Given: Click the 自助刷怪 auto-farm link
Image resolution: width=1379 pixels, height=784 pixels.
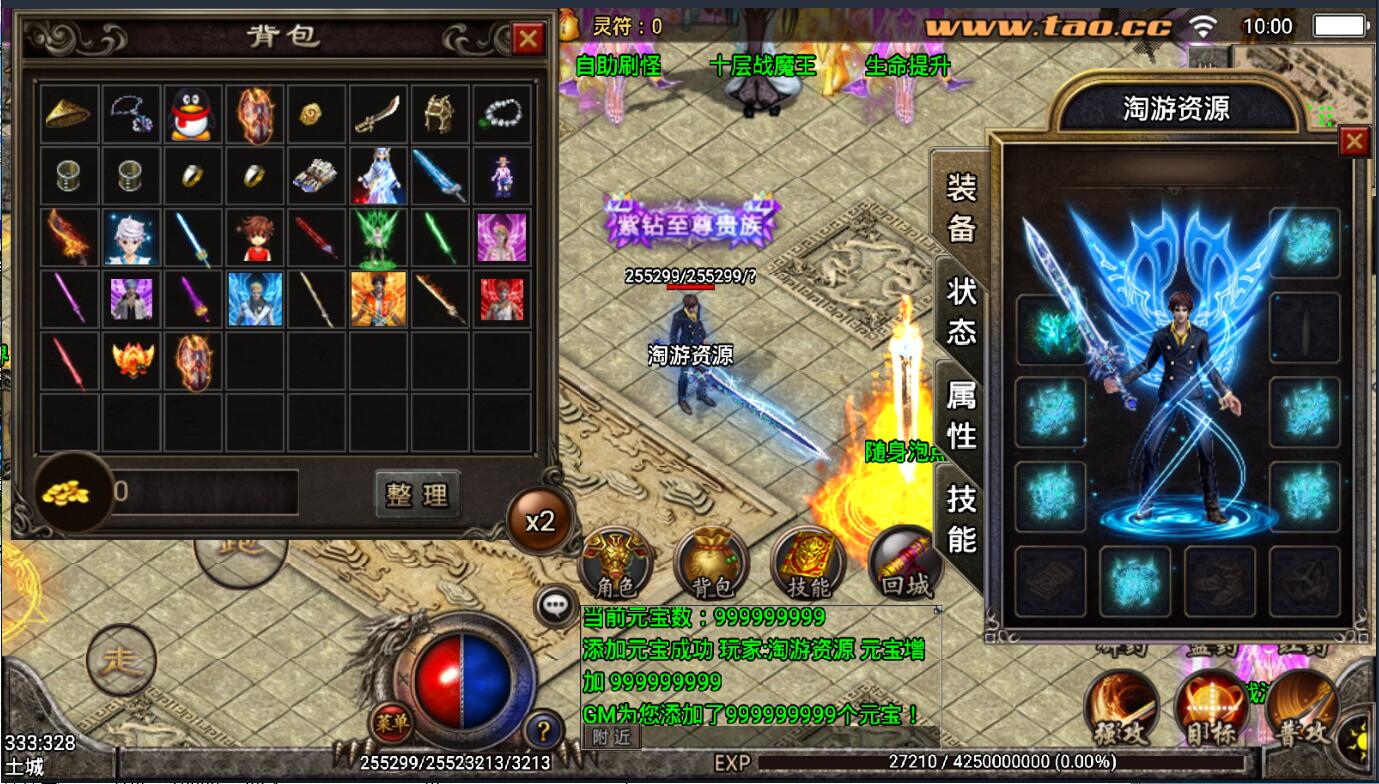Looking at the screenshot, I should coord(618,66).
